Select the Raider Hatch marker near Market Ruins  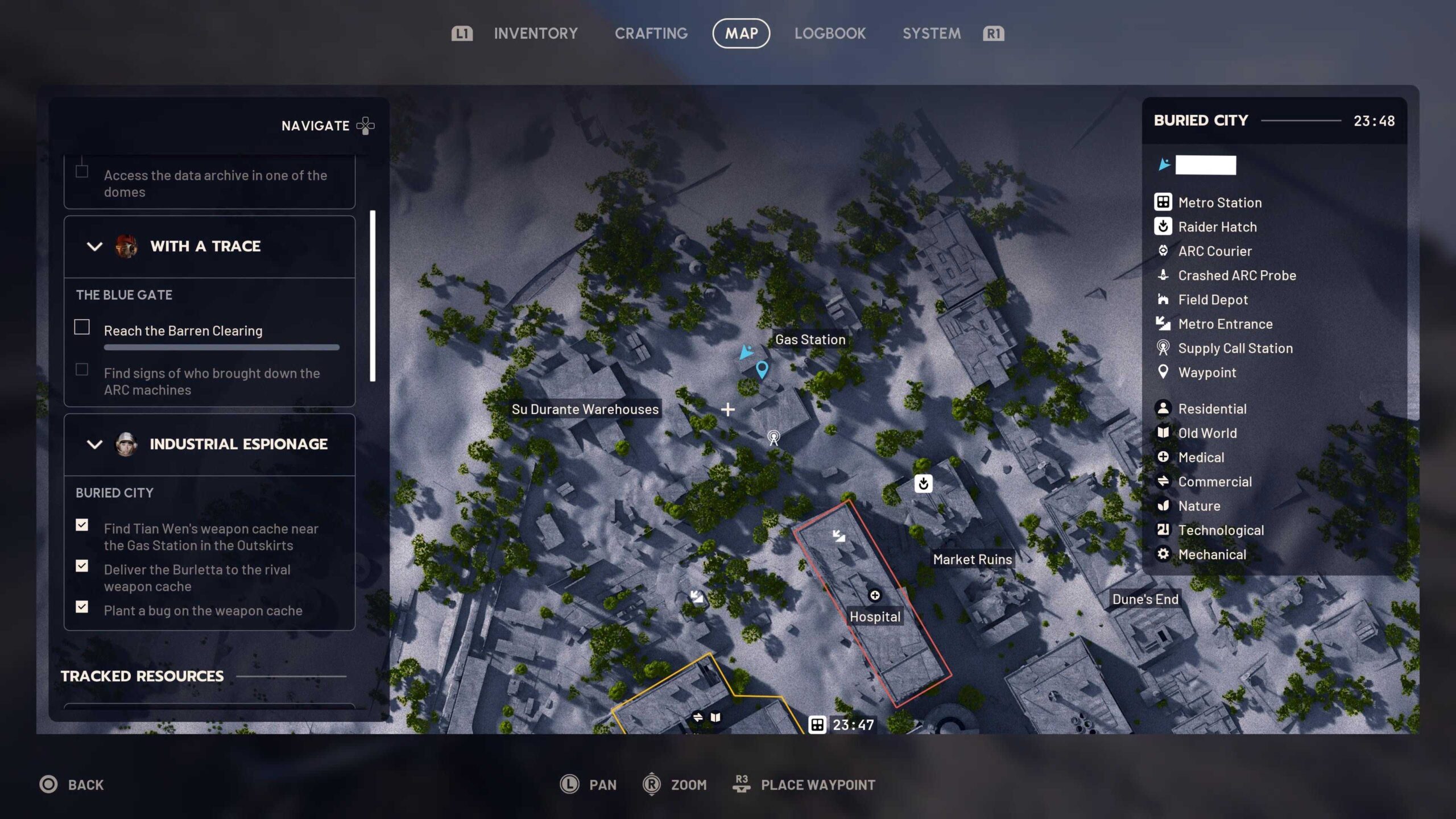(924, 483)
